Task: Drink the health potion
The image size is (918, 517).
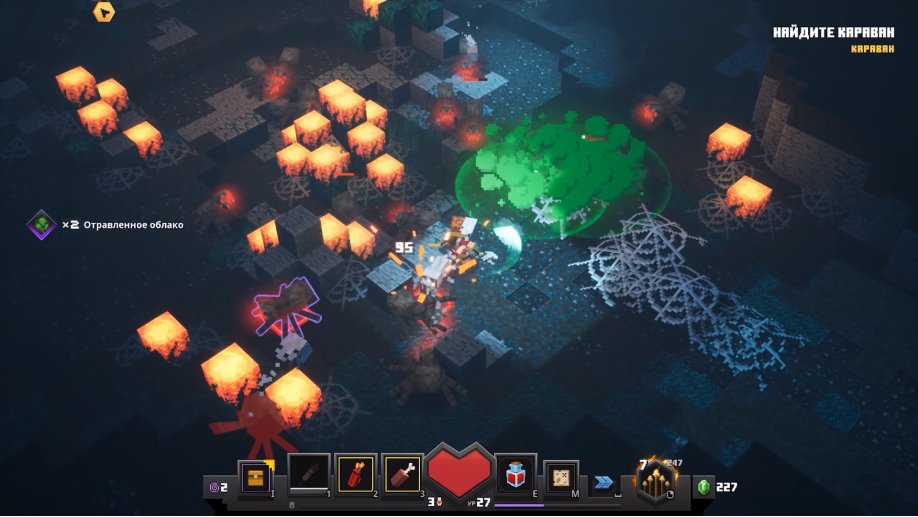Action: click(x=516, y=474)
